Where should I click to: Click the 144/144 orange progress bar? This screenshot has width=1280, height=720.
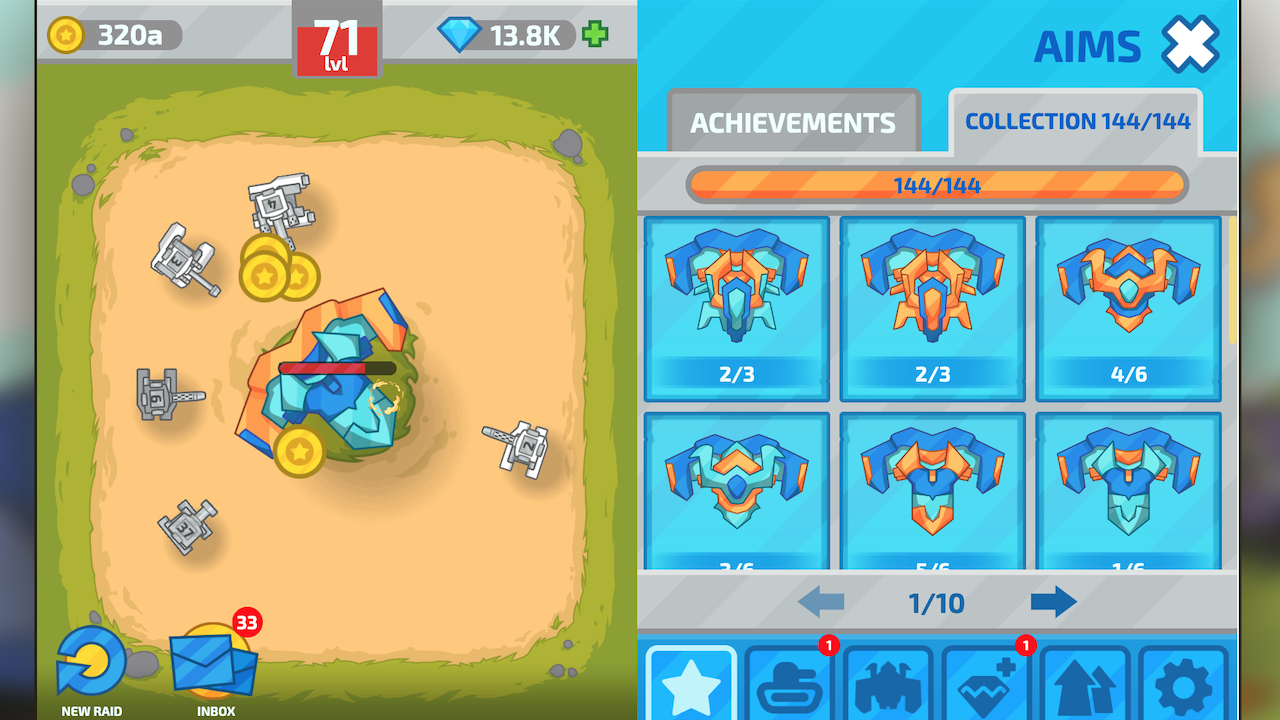coord(937,185)
